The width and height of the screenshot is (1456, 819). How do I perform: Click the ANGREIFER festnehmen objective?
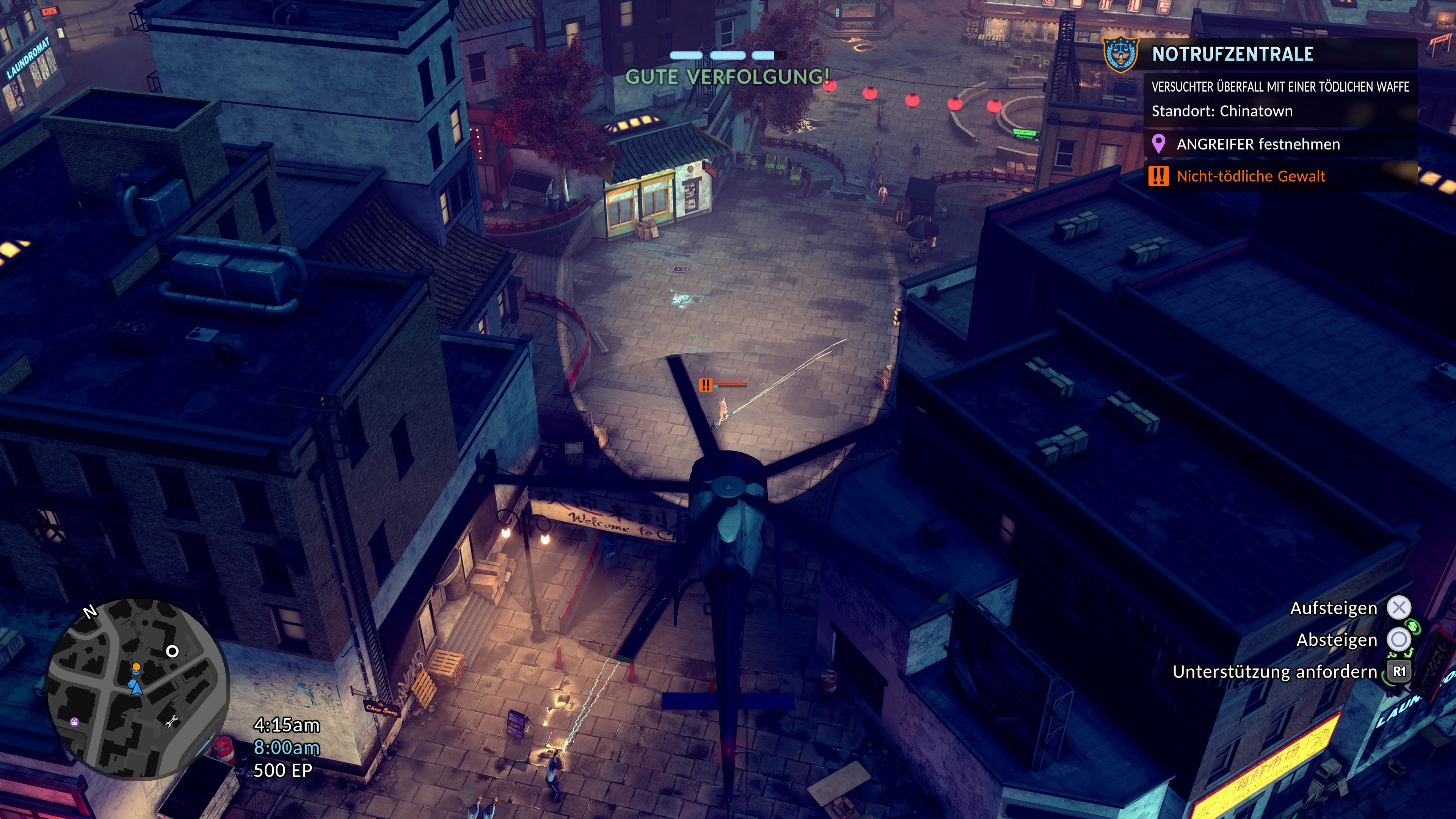1258,145
